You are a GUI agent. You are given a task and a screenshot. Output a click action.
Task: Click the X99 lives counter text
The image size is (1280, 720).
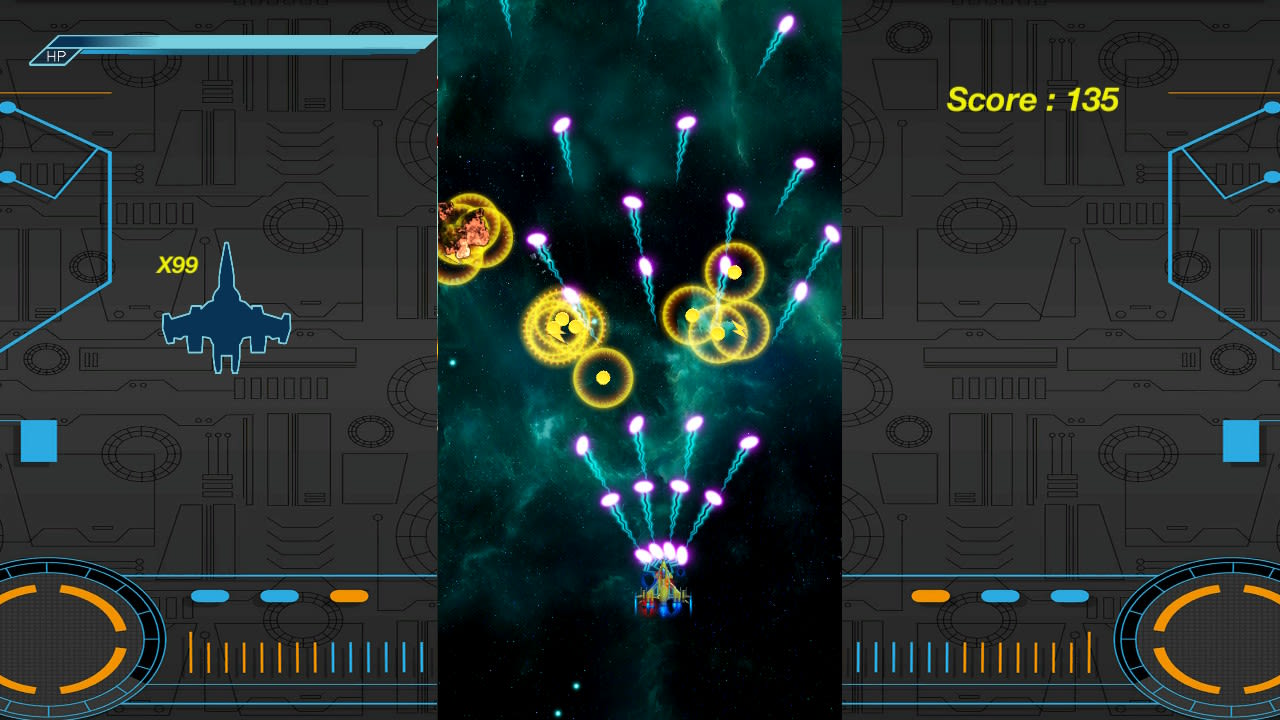(x=176, y=265)
